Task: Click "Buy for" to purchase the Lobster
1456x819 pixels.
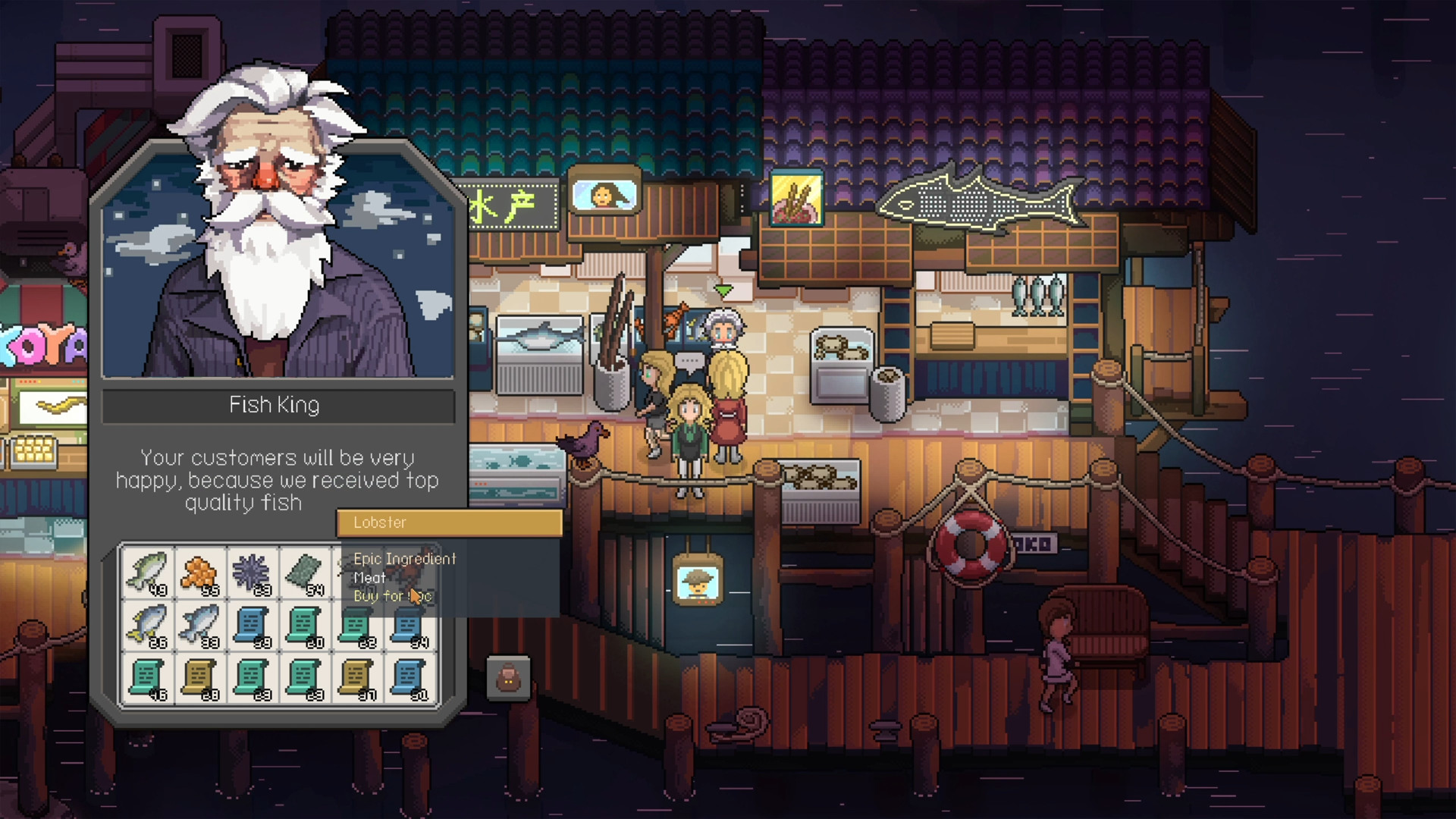Action: point(391,596)
